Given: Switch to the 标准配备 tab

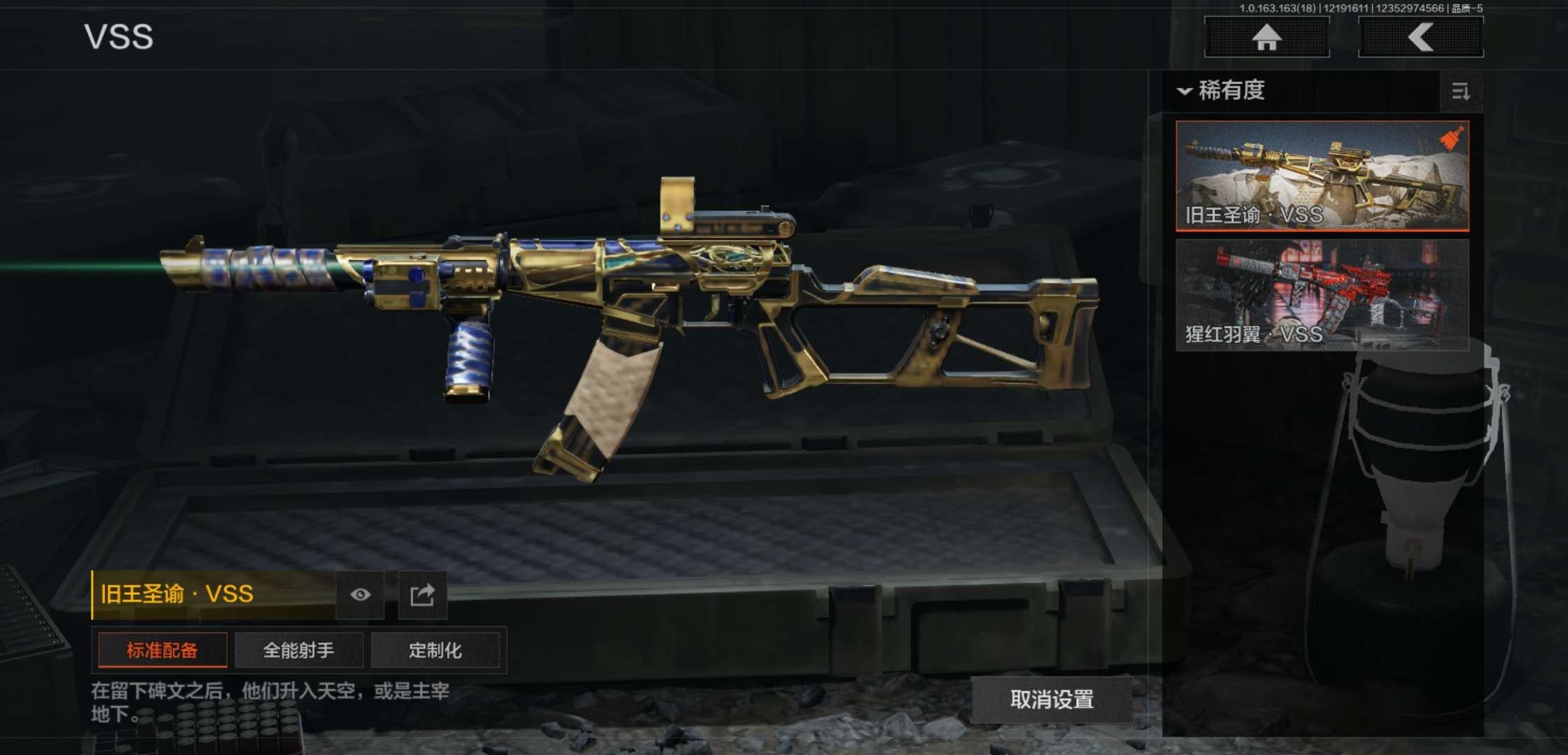Looking at the screenshot, I should point(162,650).
